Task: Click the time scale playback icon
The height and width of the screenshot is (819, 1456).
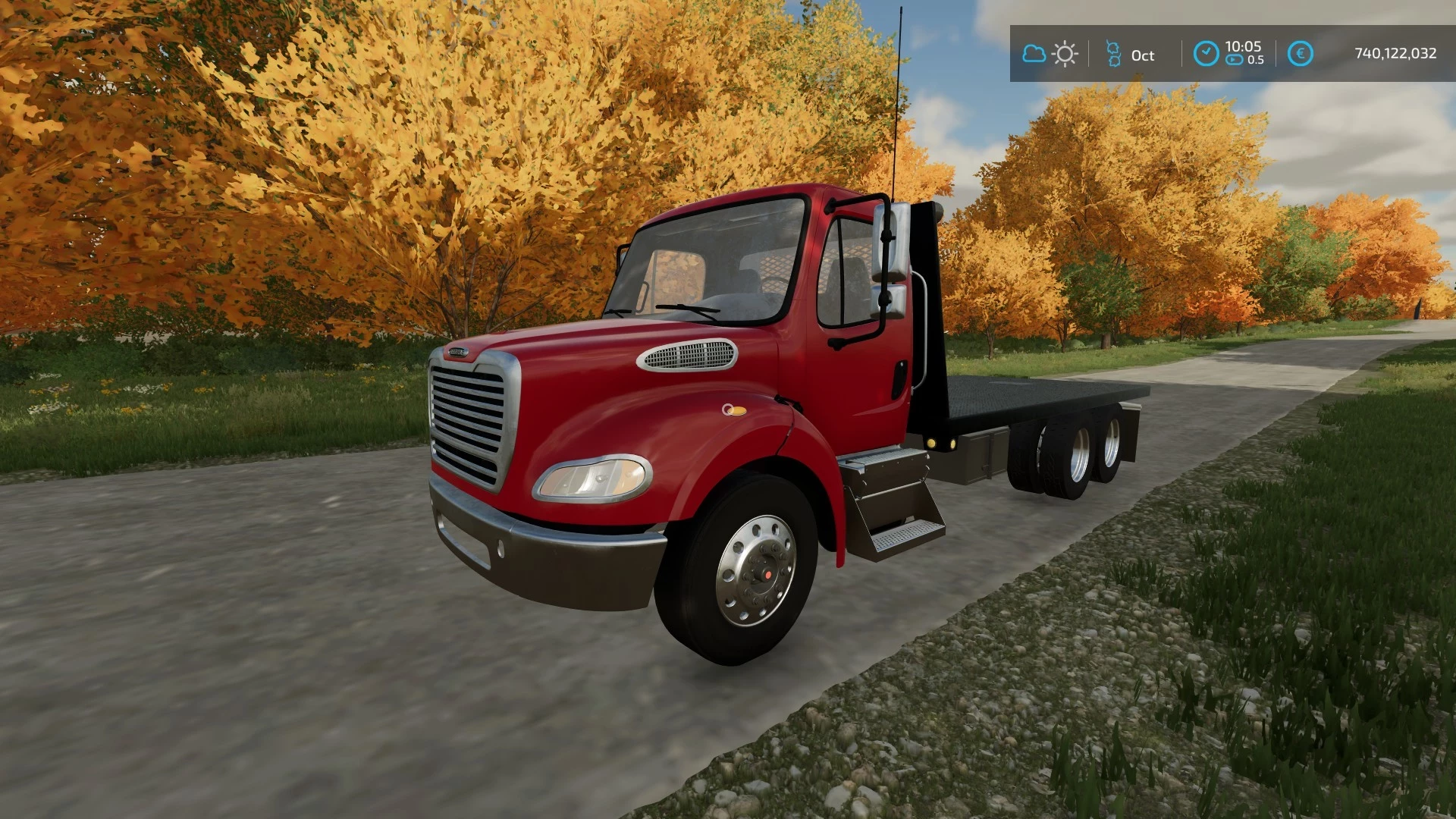Action: pos(1235,61)
